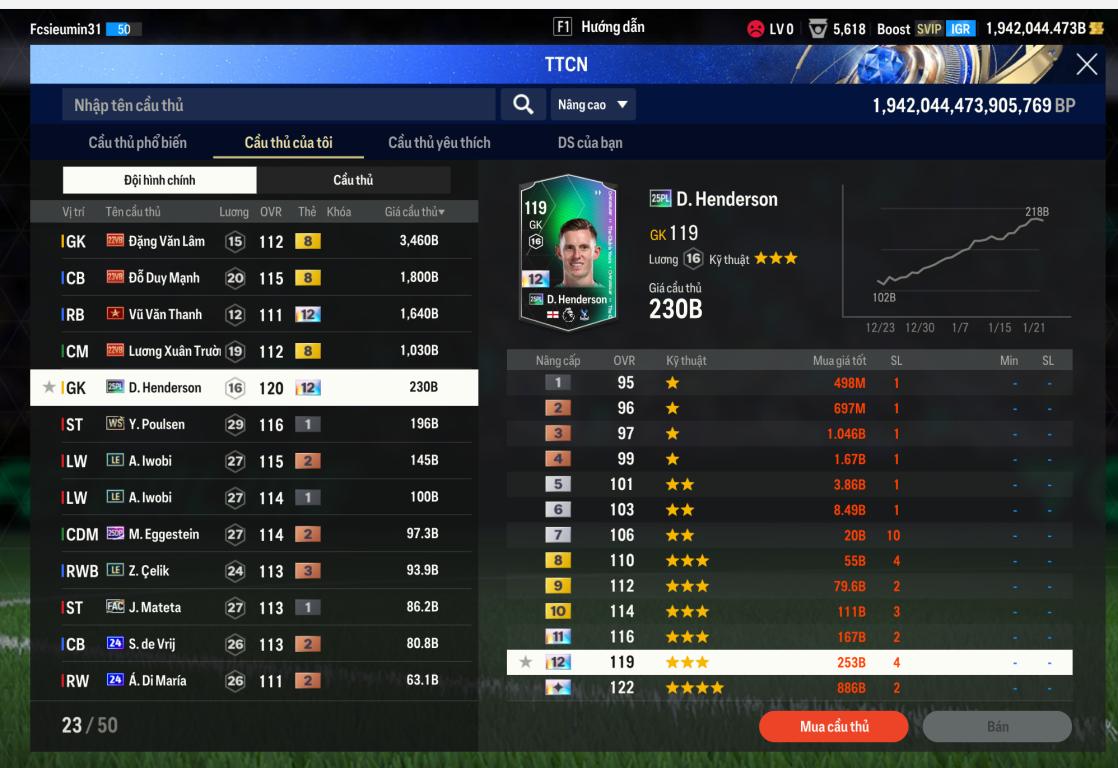The image size is (1118, 768).
Task: Choose the upgrade level 8 row
Action: click(789, 561)
